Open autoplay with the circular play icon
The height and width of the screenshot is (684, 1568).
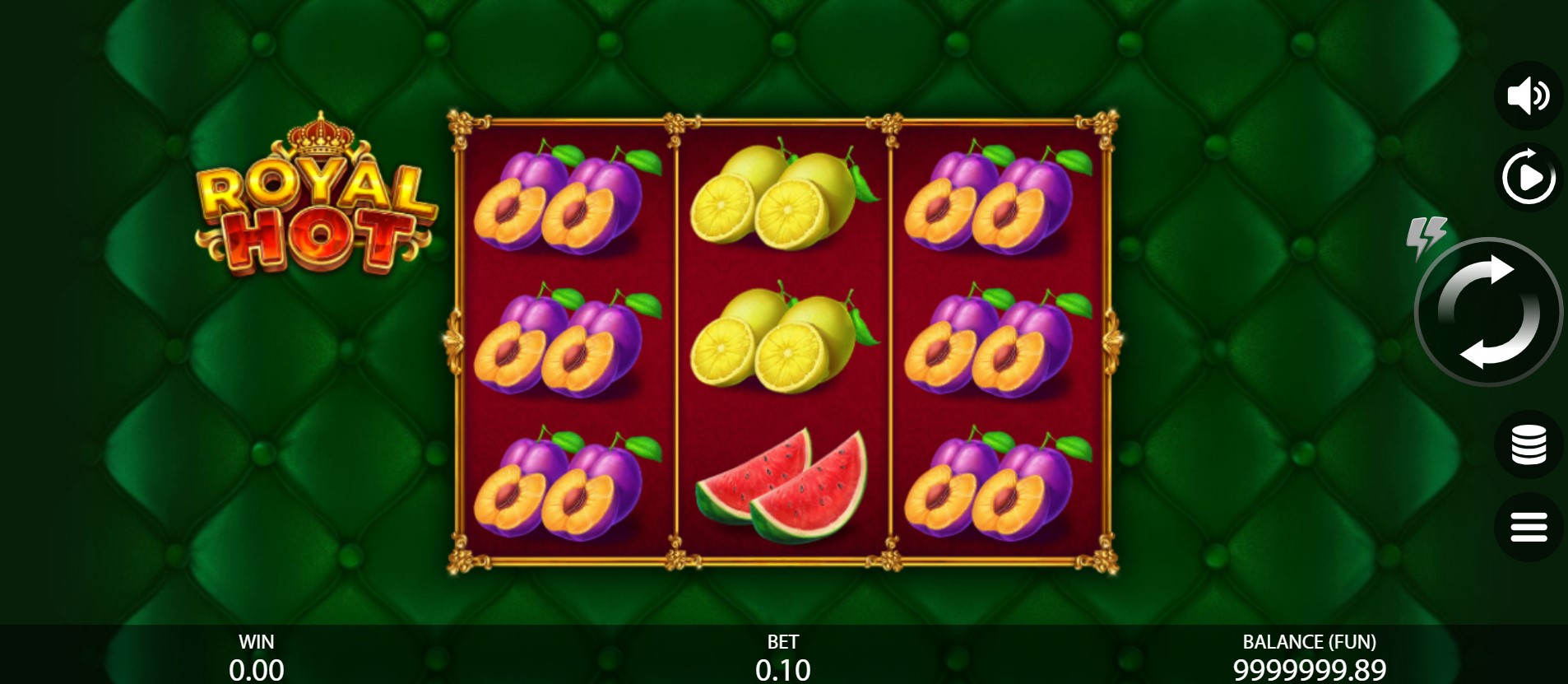pyautogui.click(x=1529, y=175)
